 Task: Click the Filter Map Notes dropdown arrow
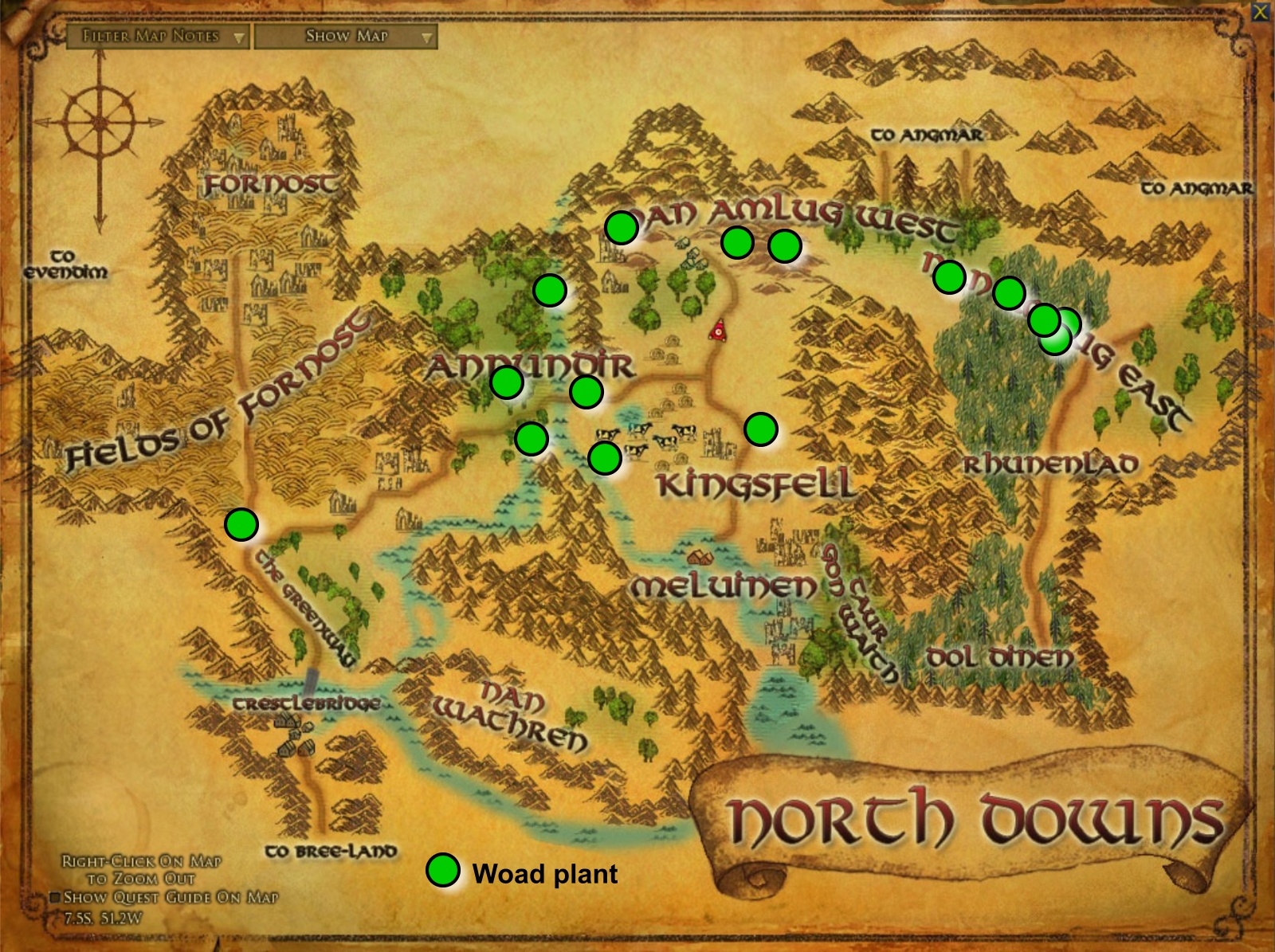tap(237, 37)
